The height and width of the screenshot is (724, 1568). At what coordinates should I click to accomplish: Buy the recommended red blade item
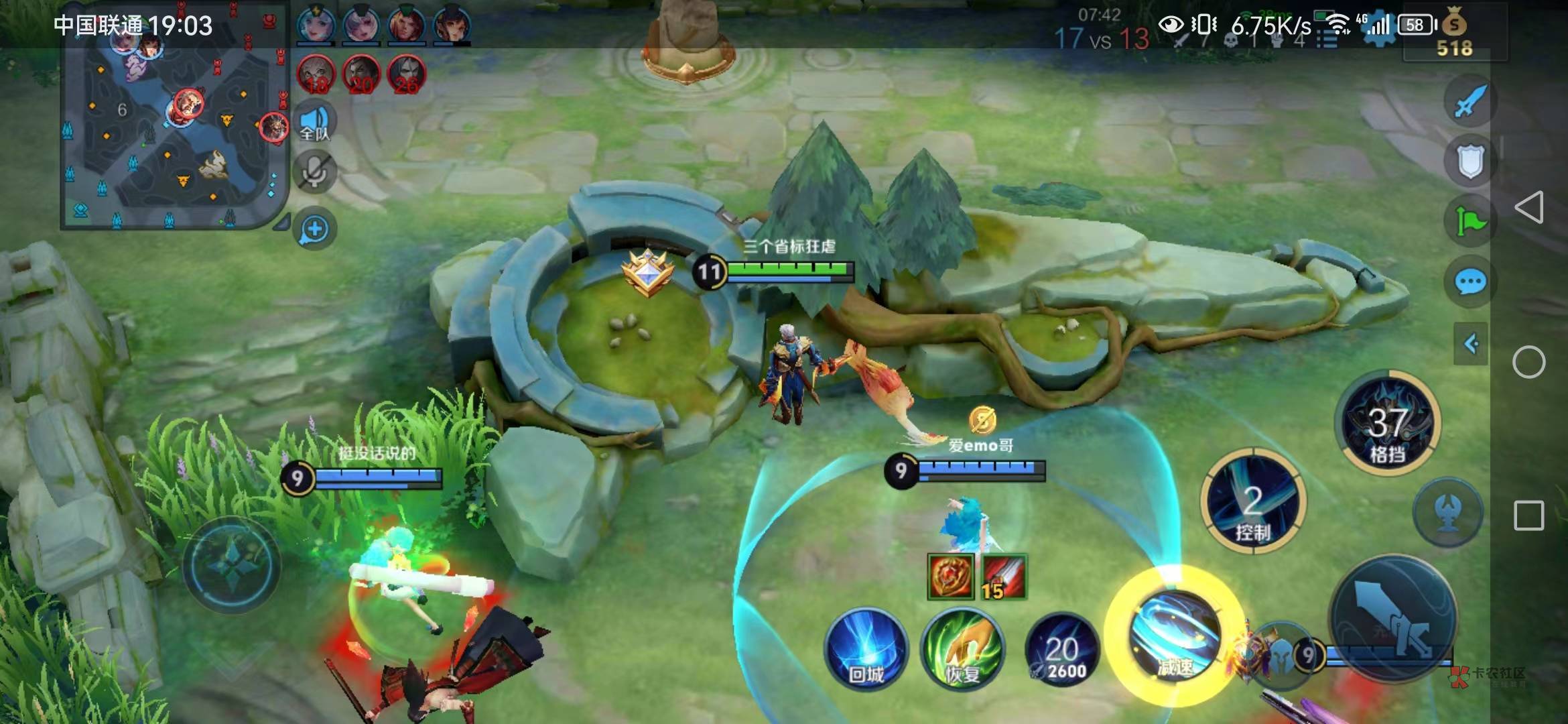point(1004,576)
